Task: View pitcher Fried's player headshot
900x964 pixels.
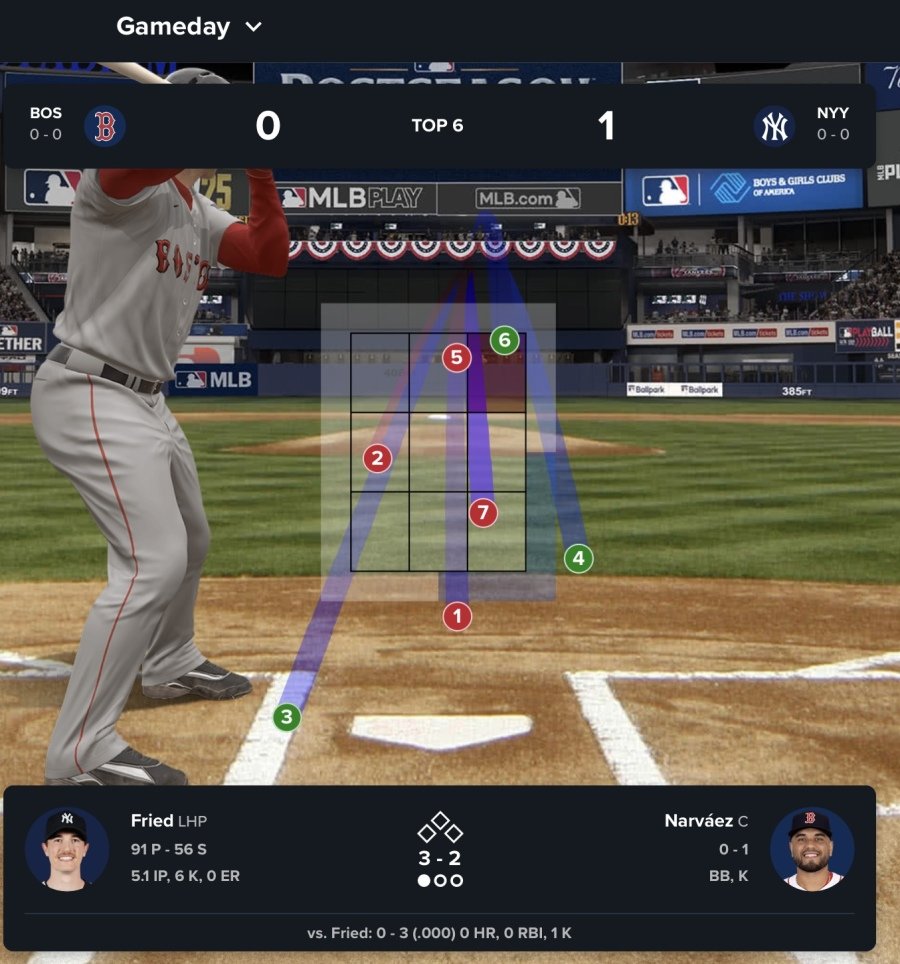Action: point(66,848)
